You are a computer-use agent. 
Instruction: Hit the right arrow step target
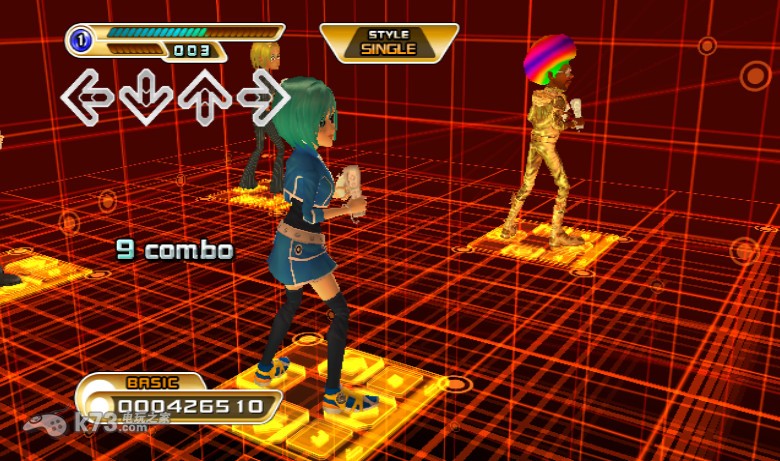pos(264,97)
